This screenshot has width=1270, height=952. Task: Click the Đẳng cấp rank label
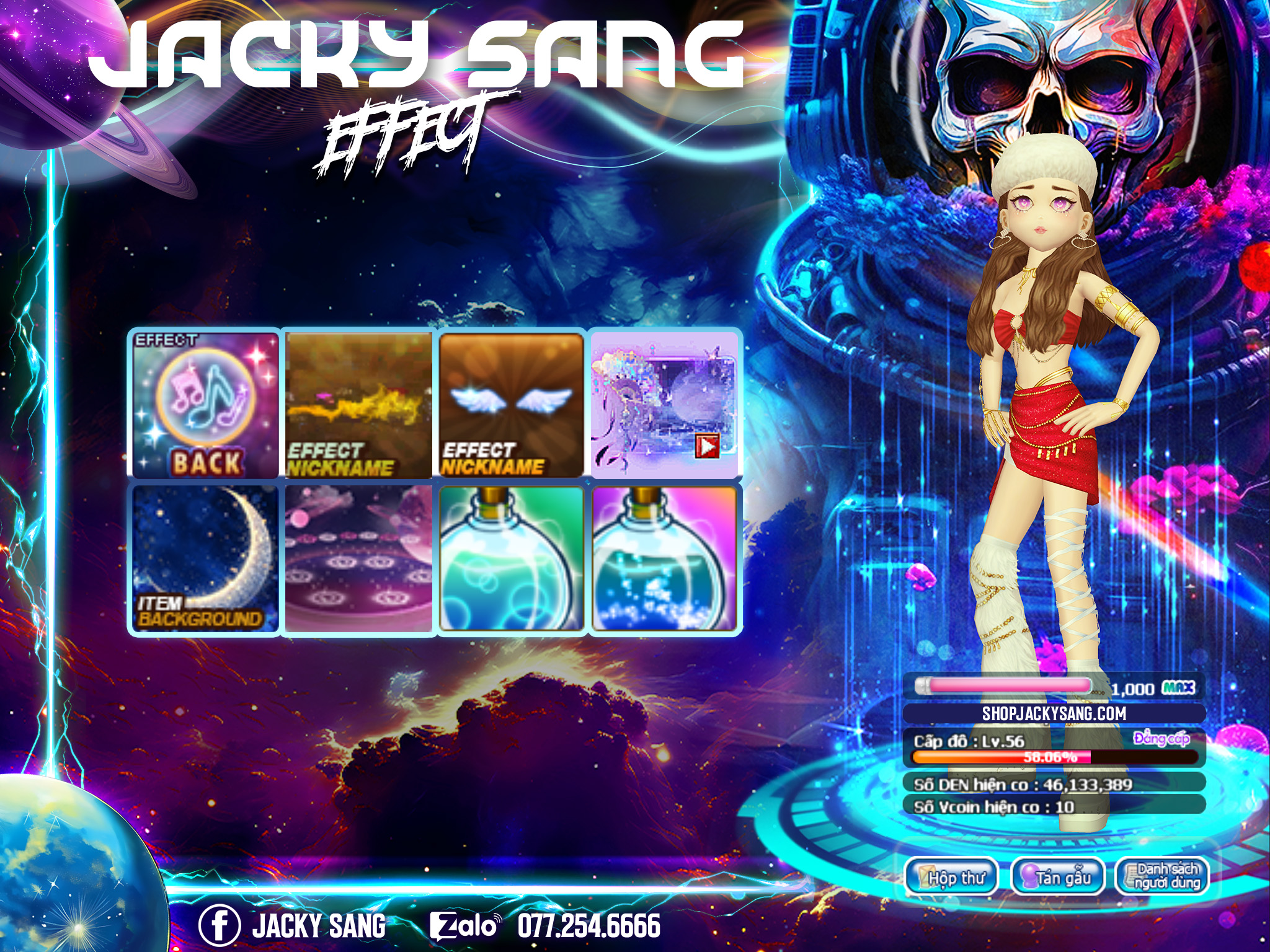point(1161,738)
